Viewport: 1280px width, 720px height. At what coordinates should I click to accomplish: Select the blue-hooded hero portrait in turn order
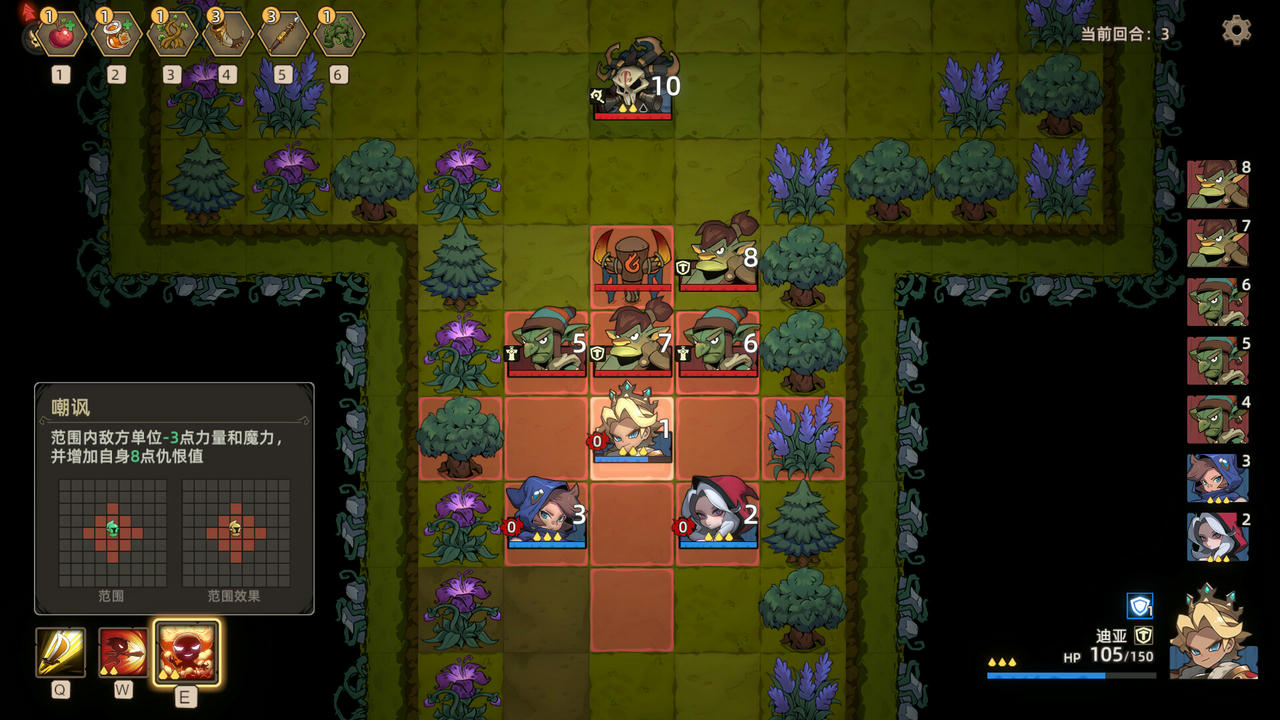point(1217,478)
